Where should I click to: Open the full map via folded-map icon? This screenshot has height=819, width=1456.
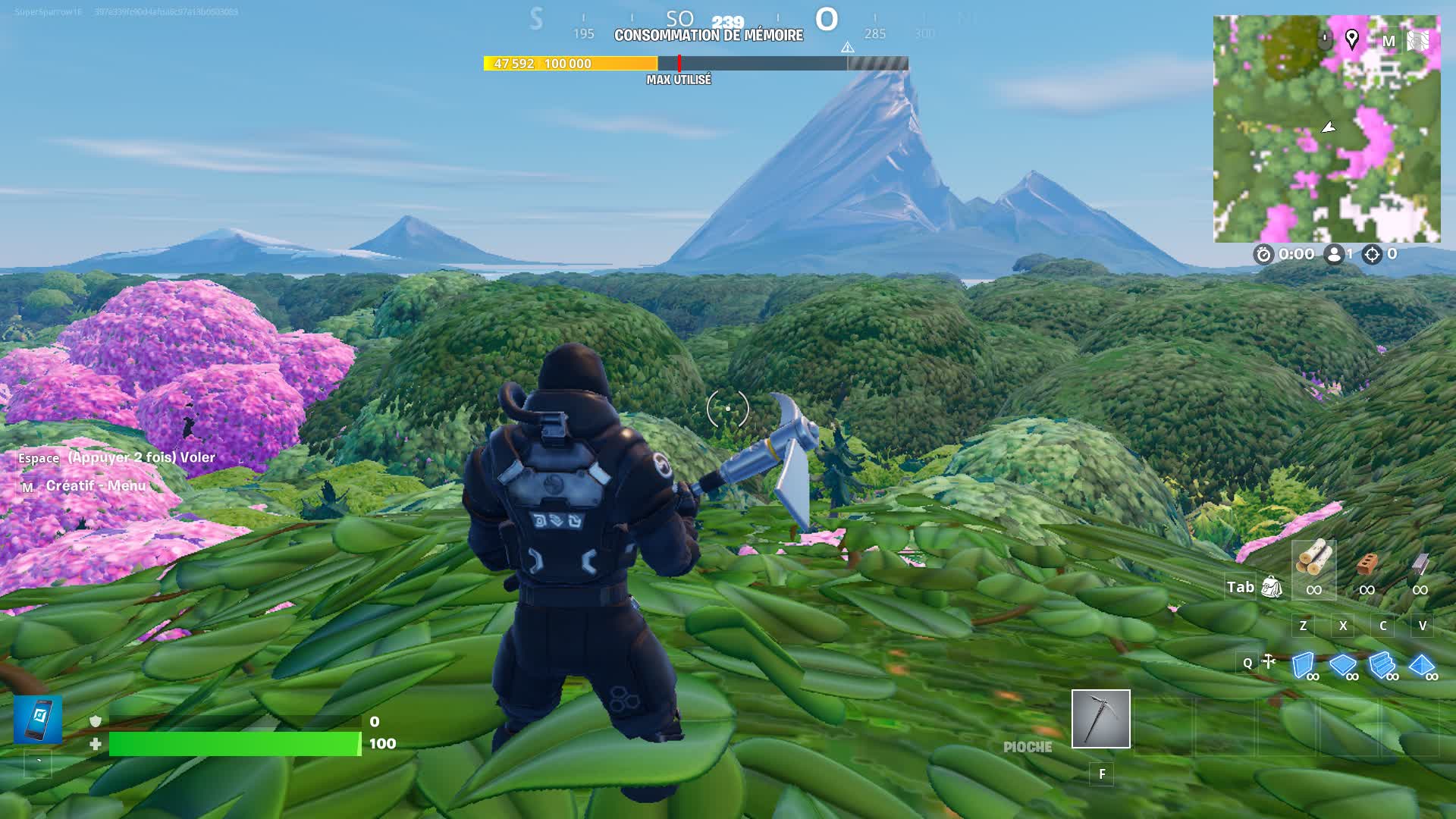click(1417, 40)
